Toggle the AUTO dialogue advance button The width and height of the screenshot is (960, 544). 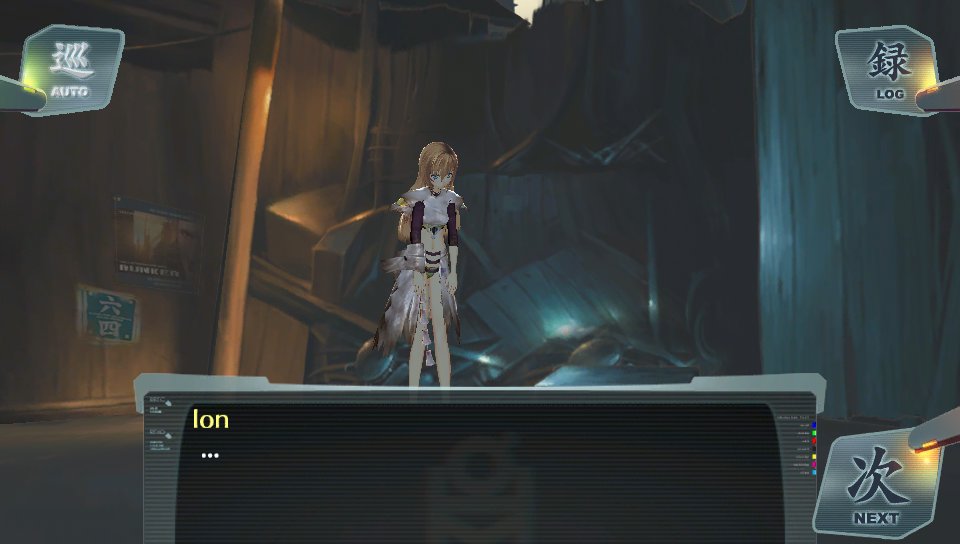pos(70,69)
